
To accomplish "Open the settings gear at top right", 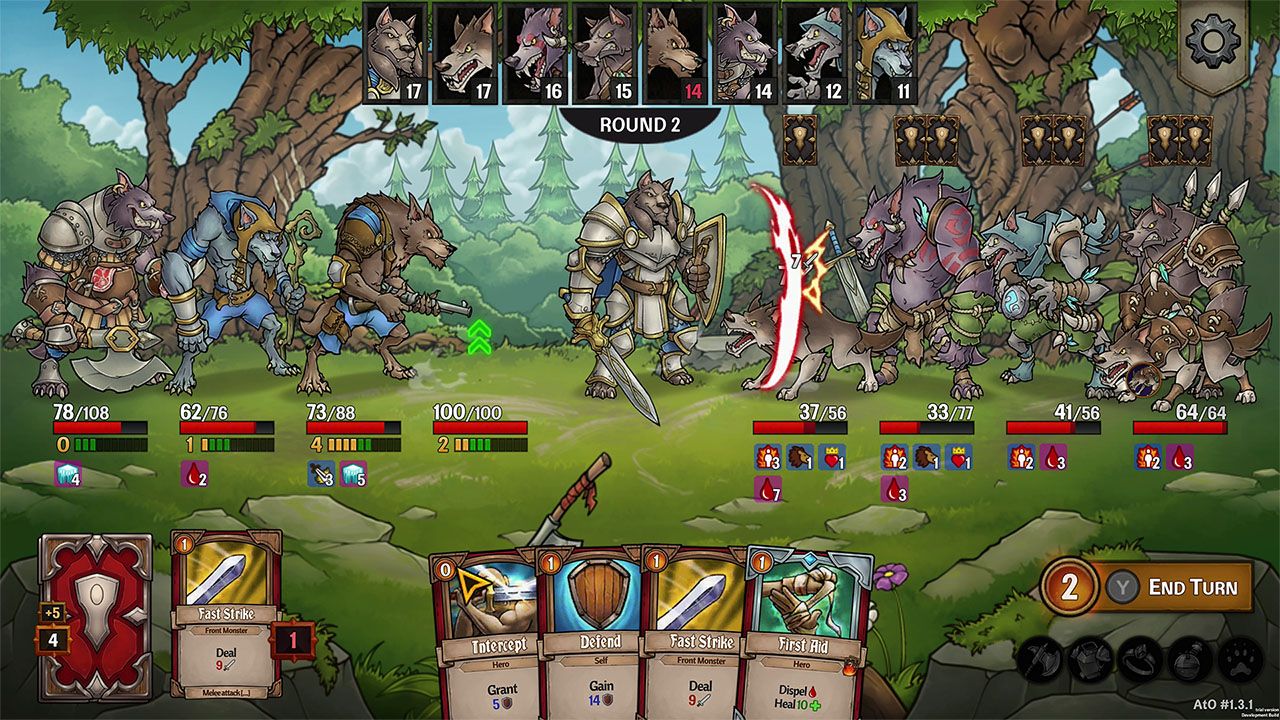I will (1211, 40).
